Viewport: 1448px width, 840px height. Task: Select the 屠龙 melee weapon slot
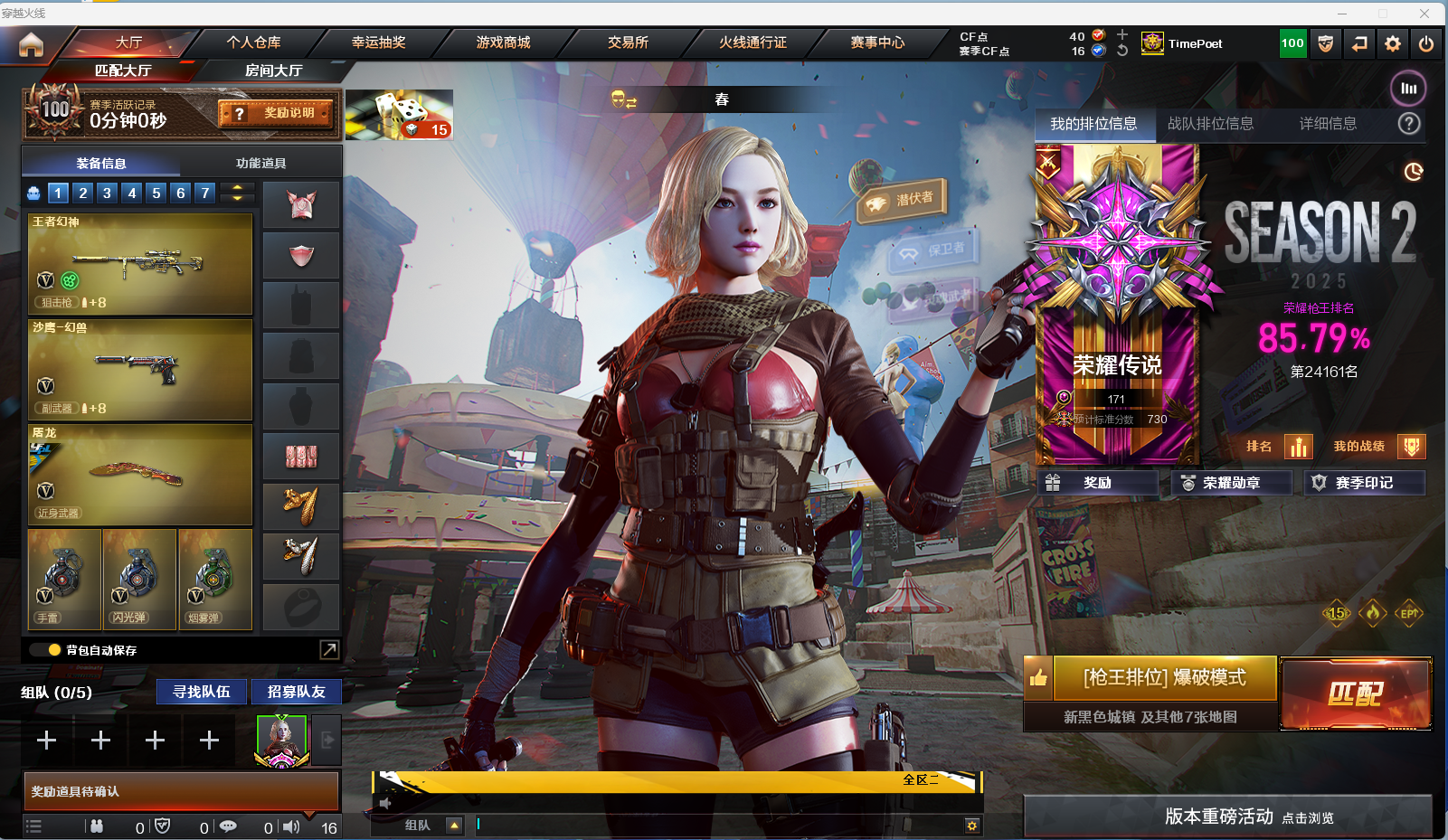tap(140, 475)
